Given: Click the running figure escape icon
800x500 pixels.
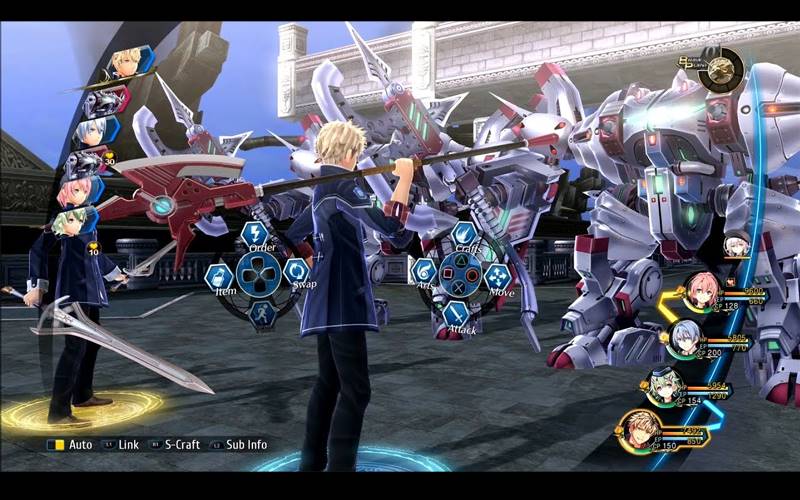Looking at the screenshot, I should (x=261, y=313).
